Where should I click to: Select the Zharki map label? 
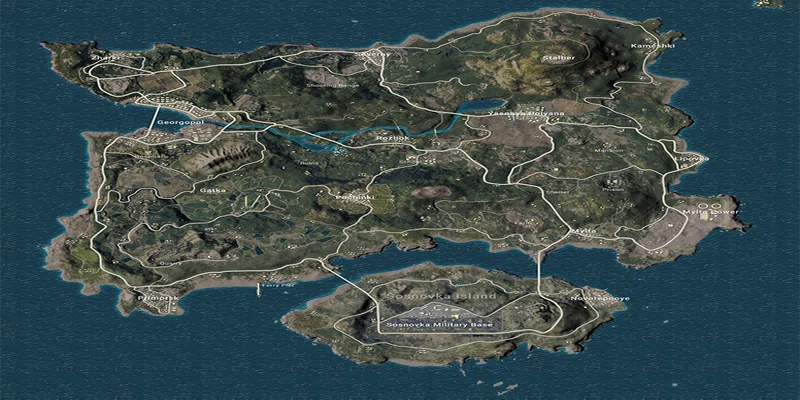pos(104,58)
